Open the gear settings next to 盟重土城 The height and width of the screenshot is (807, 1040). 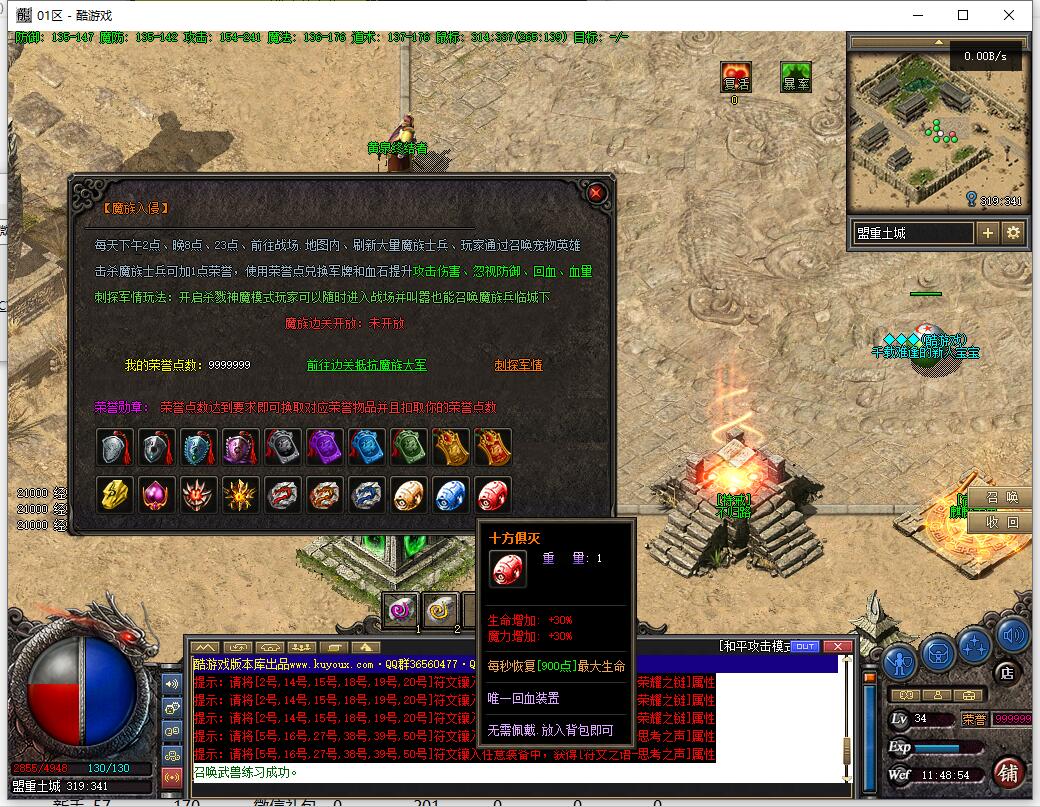[x=1013, y=233]
